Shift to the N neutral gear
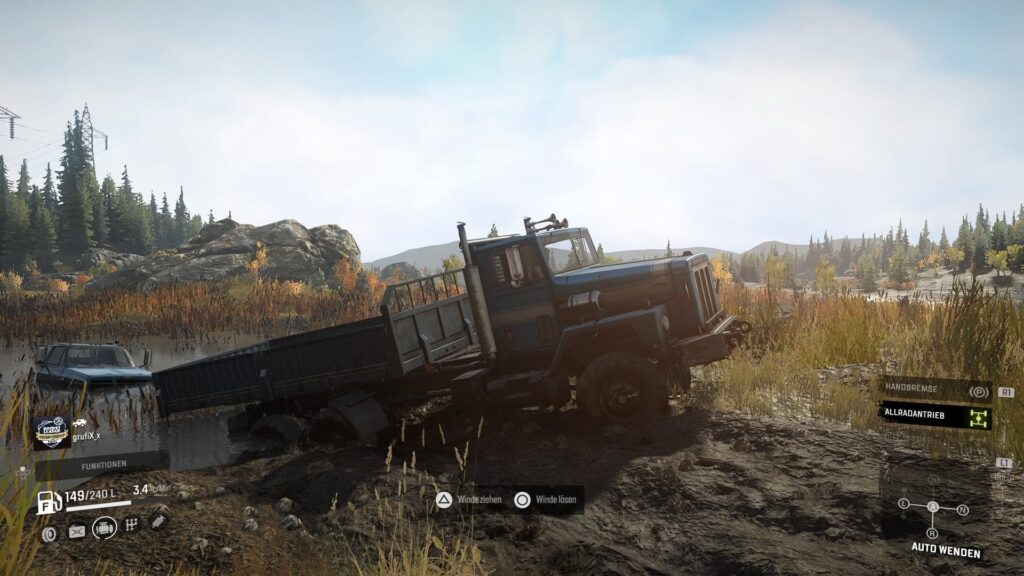The image size is (1024, 576). point(962,509)
